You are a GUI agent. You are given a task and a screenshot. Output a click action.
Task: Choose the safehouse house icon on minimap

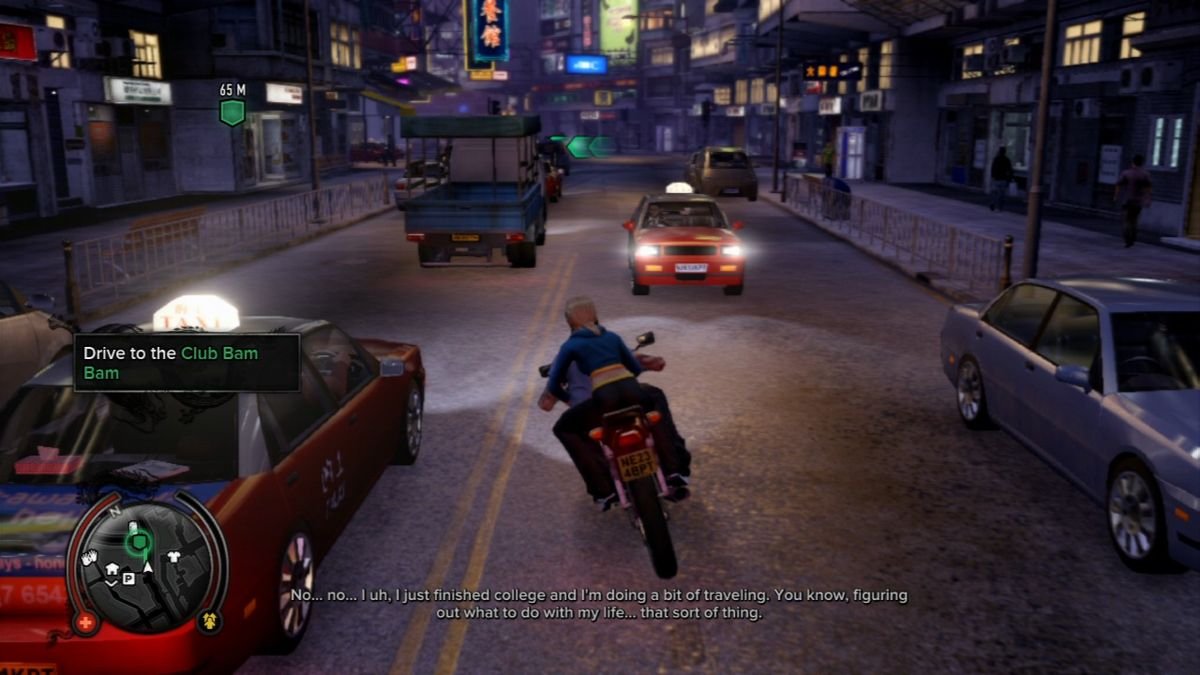[112, 569]
